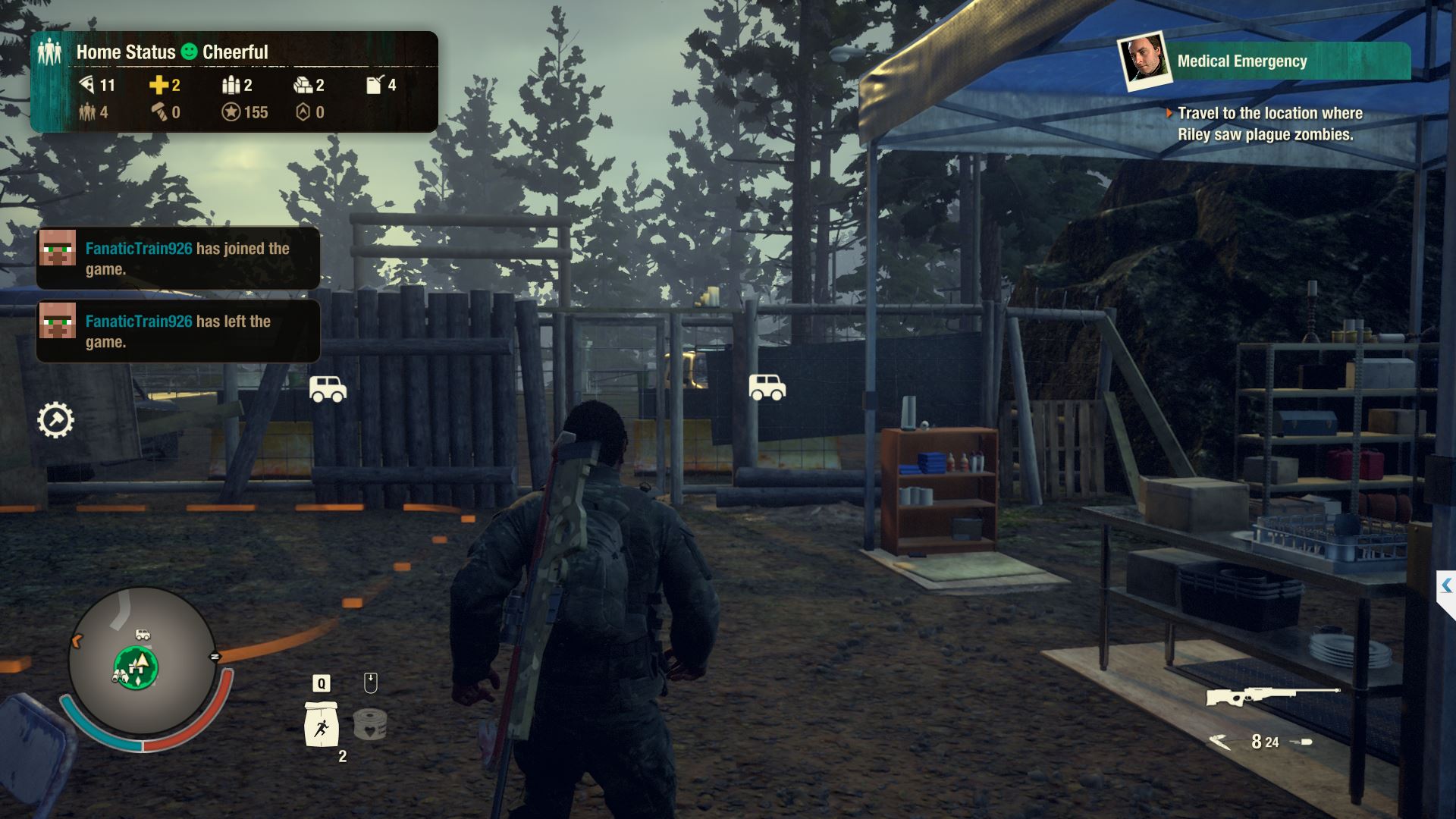Expand the prestige chevron counter

point(303,111)
